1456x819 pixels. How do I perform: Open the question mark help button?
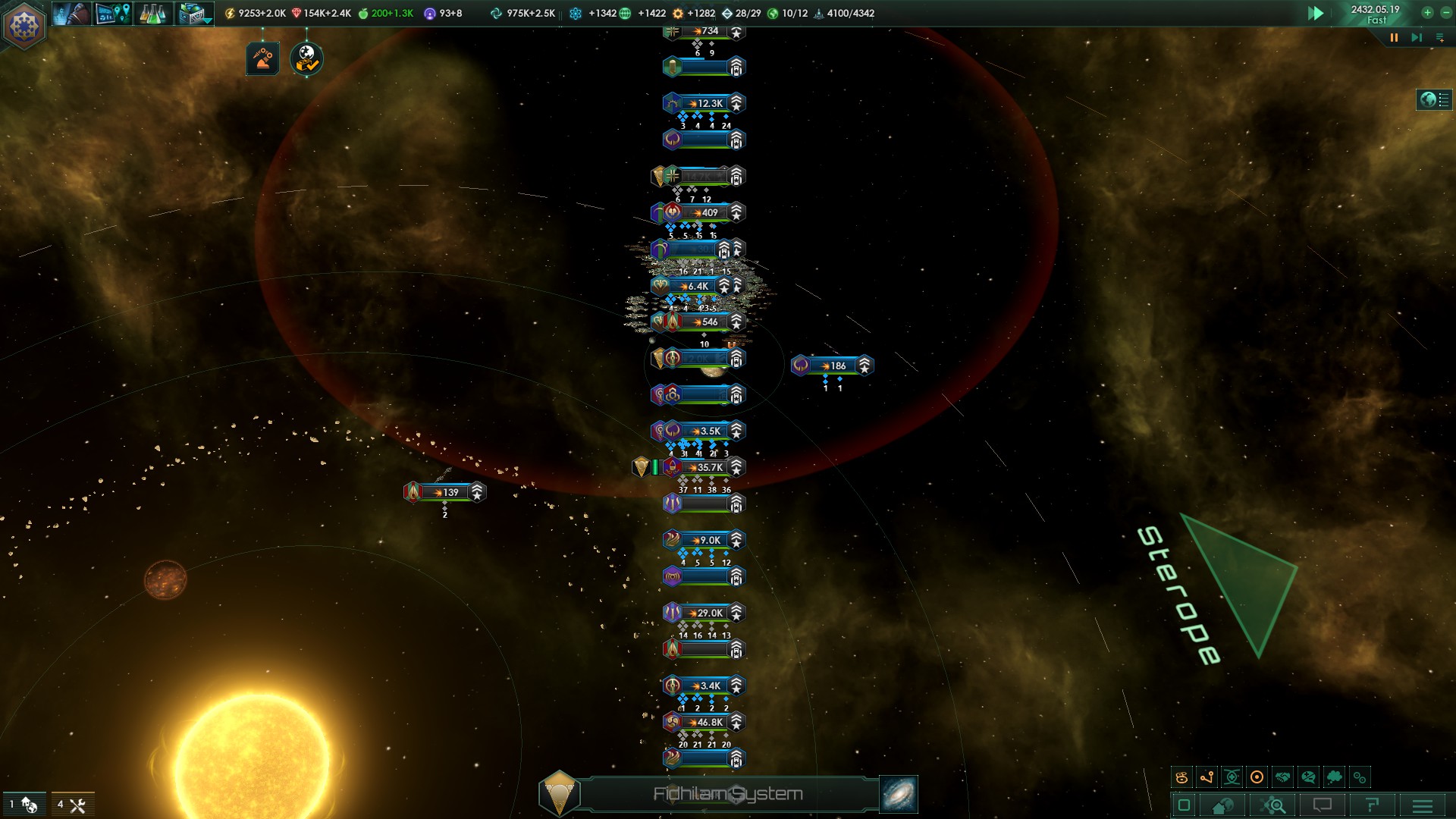tap(1372, 805)
